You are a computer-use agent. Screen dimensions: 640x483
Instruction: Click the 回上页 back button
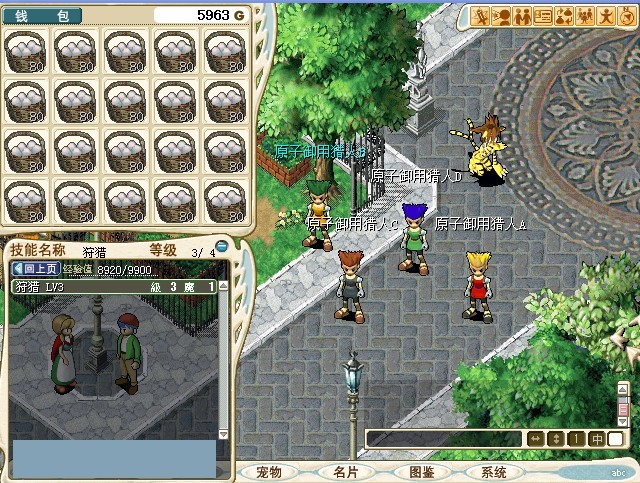pos(36,269)
